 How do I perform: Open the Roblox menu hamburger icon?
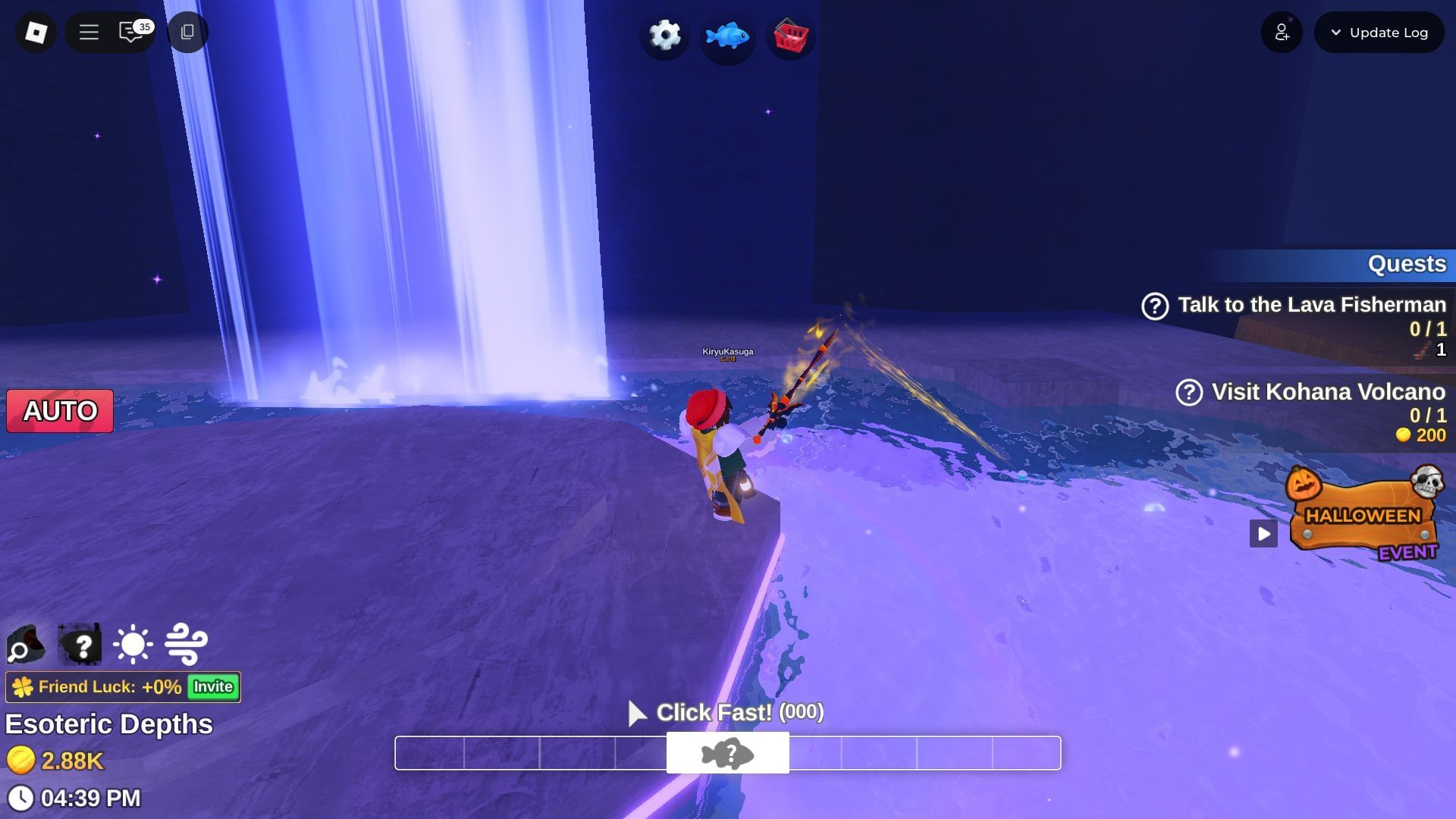coord(89,33)
